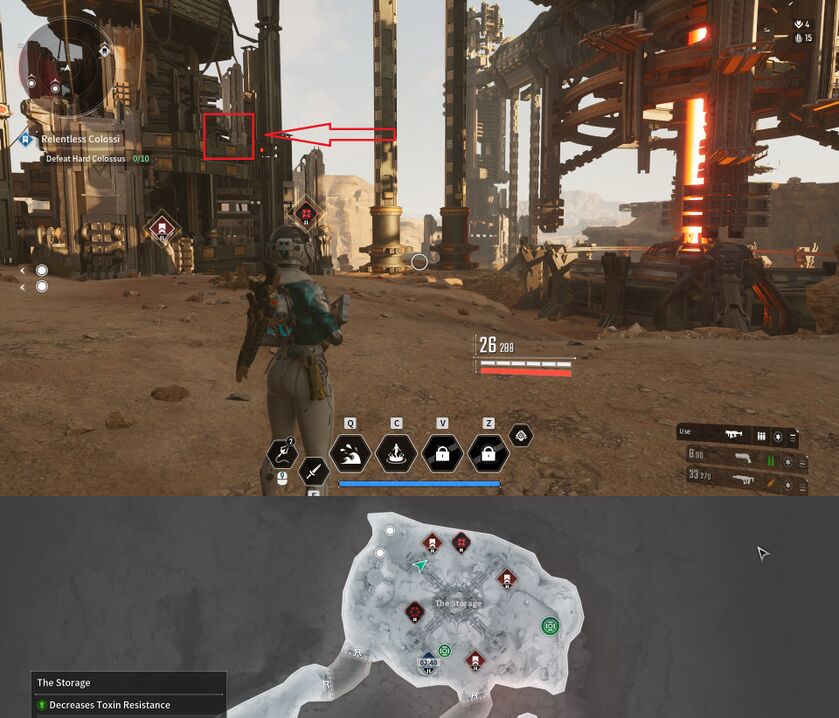Select the locked V skill slot
The width and height of the screenshot is (839, 718).
click(442, 453)
